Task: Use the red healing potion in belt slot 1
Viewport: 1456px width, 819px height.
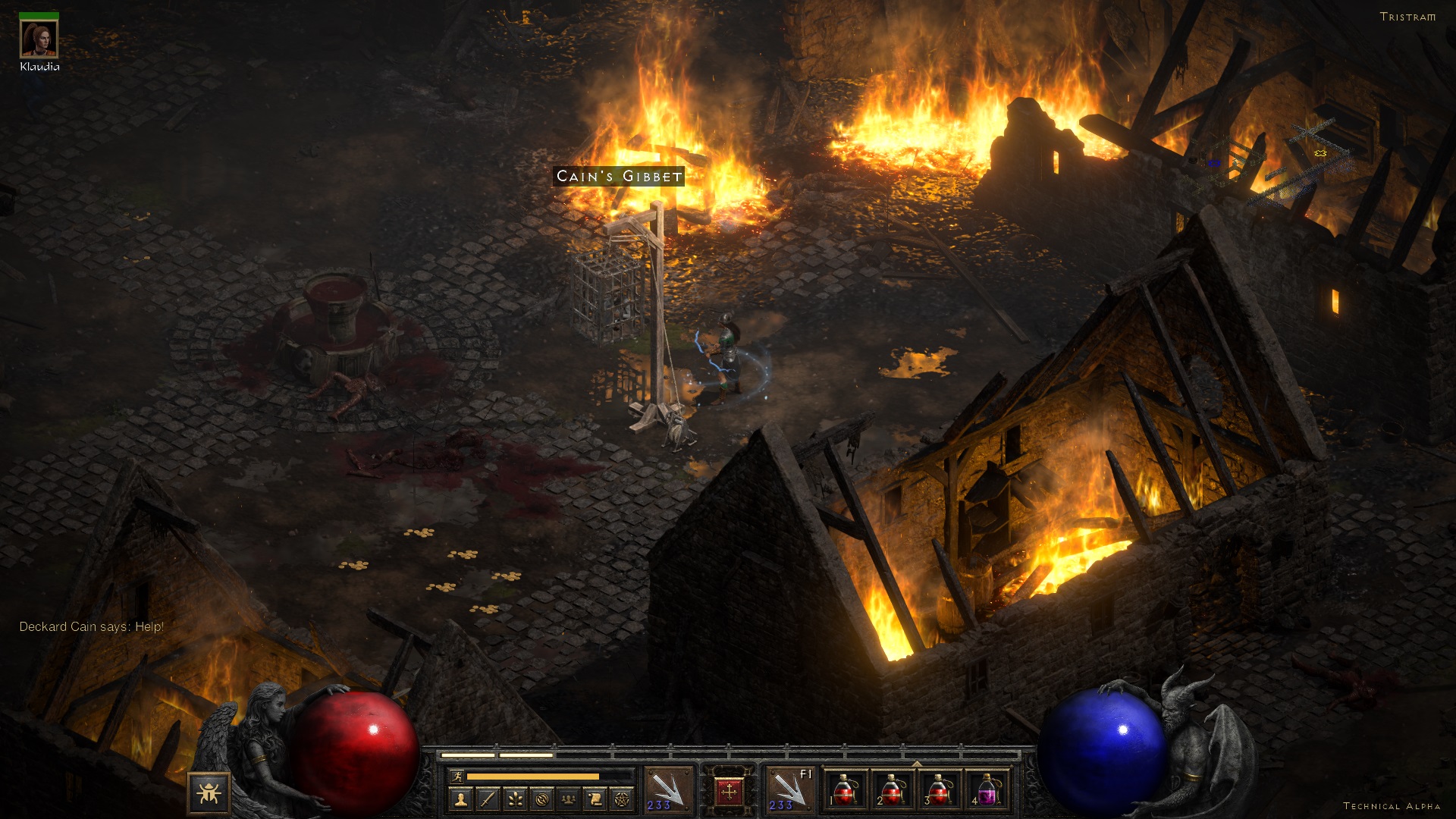Action: (846, 790)
